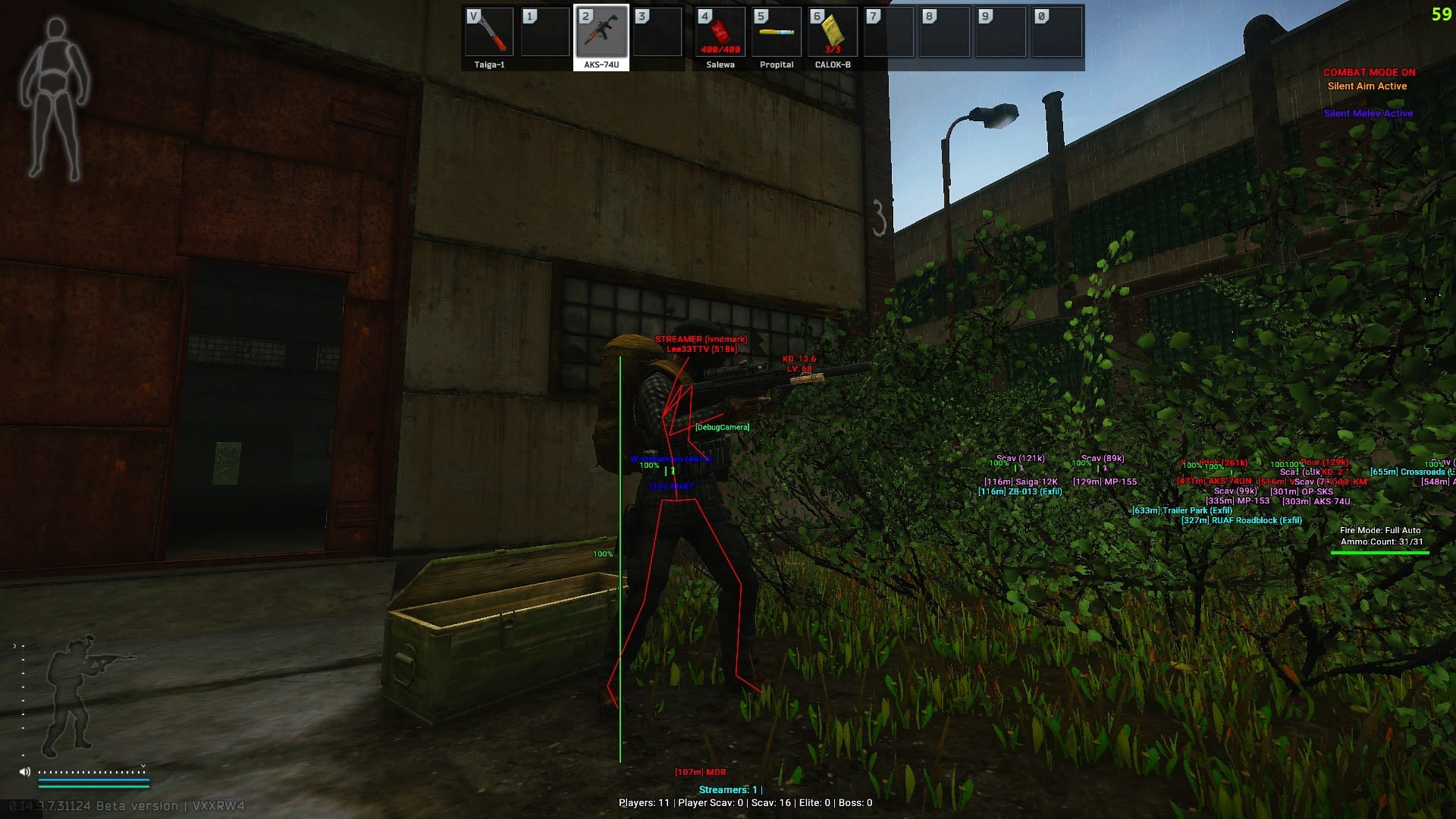Open the Fire Mode: Full Auto selector
This screenshot has height=819, width=1456.
pos(1380,530)
